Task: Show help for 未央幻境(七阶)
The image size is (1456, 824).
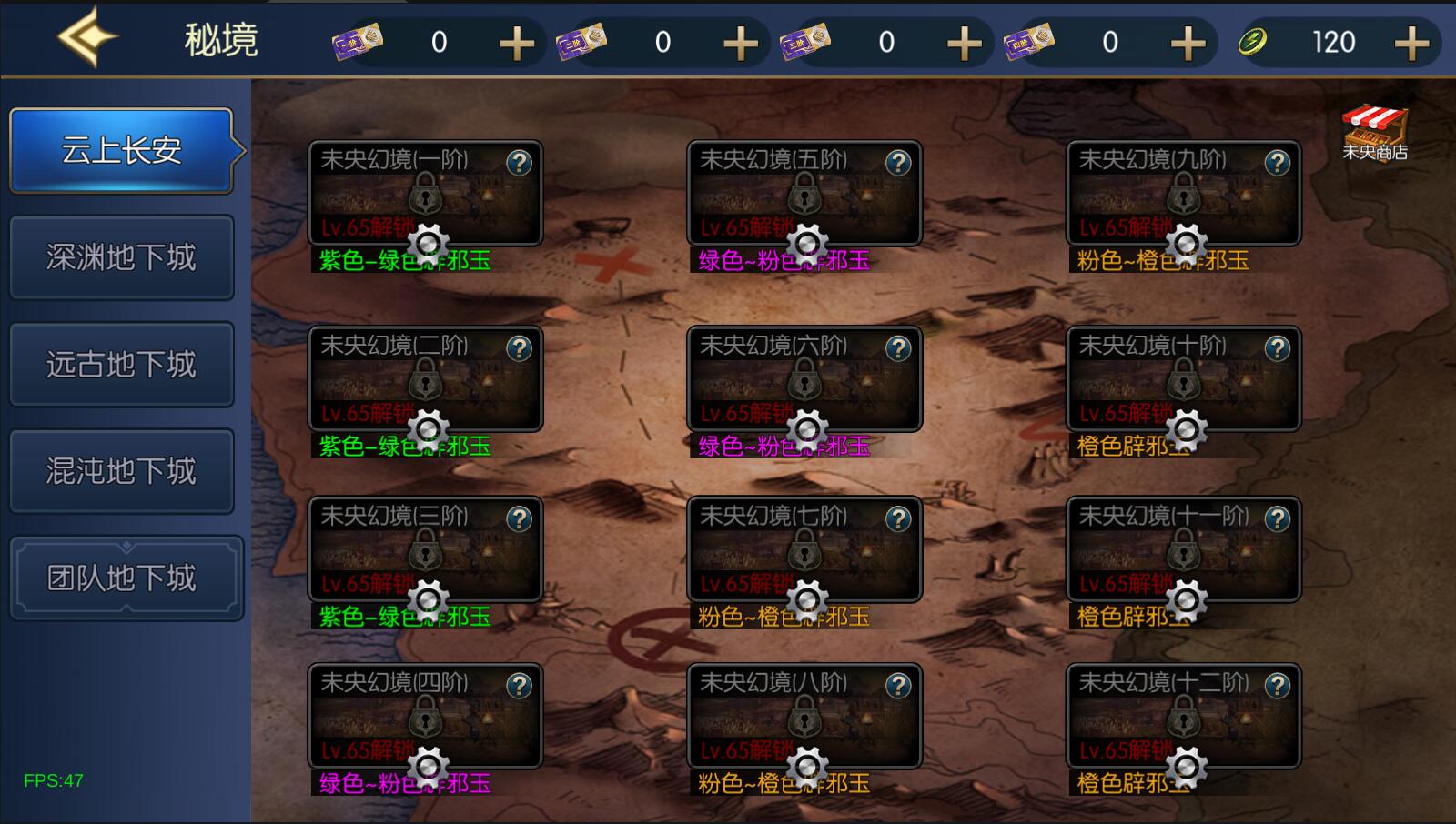Action: pos(898,518)
